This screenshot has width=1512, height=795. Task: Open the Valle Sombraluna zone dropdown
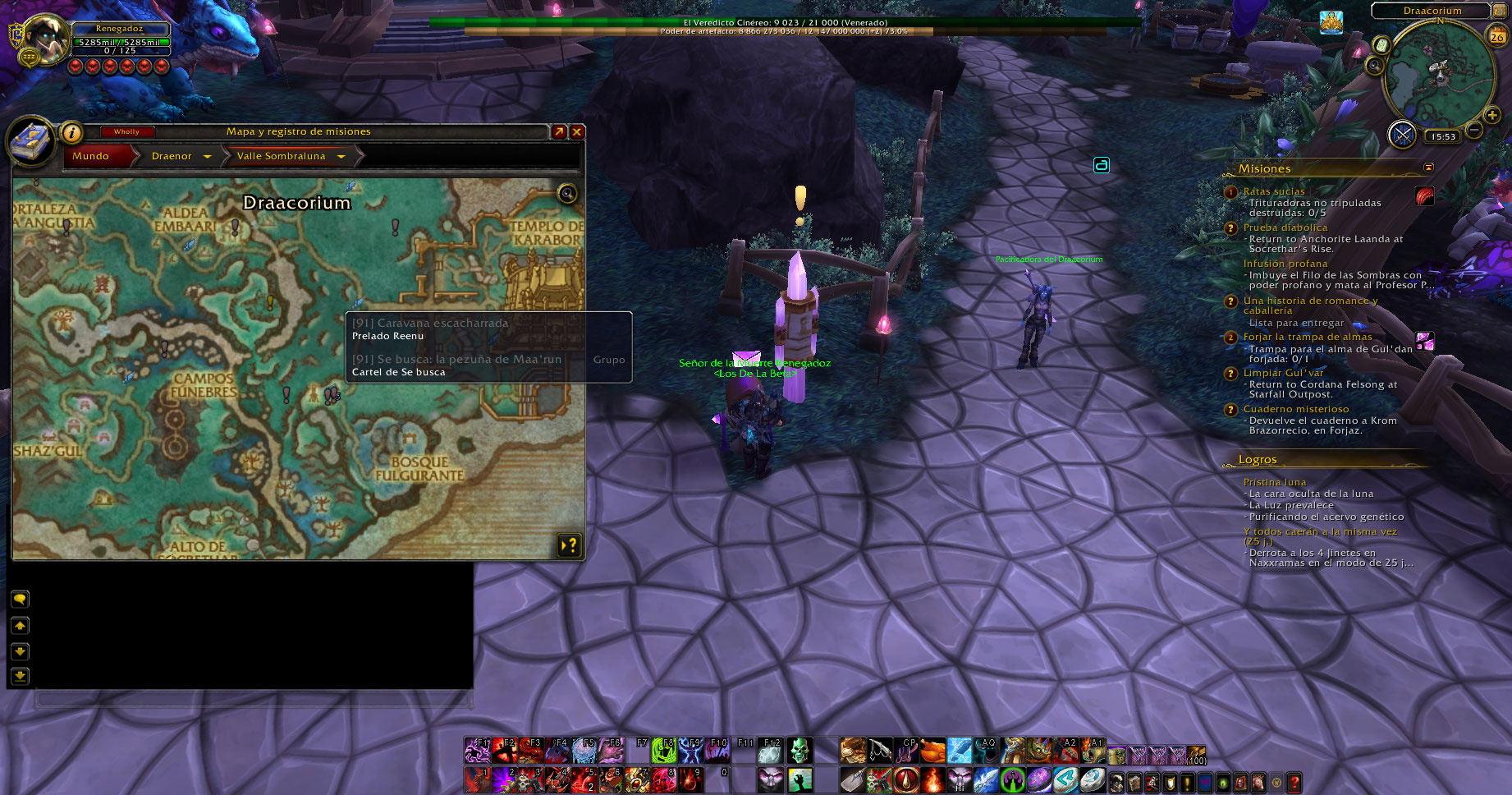click(x=341, y=156)
